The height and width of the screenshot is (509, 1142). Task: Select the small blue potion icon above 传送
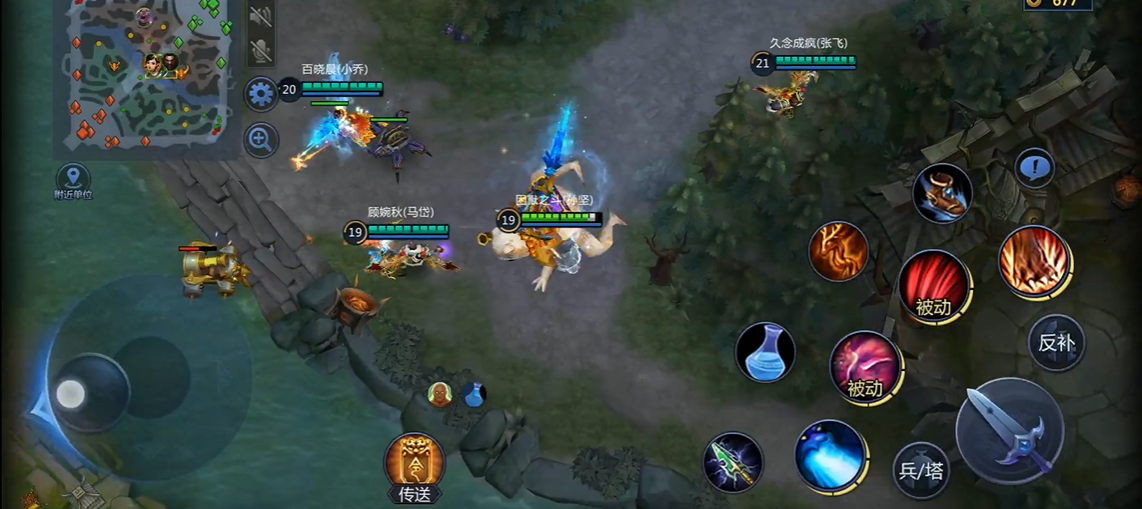(474, 394)
